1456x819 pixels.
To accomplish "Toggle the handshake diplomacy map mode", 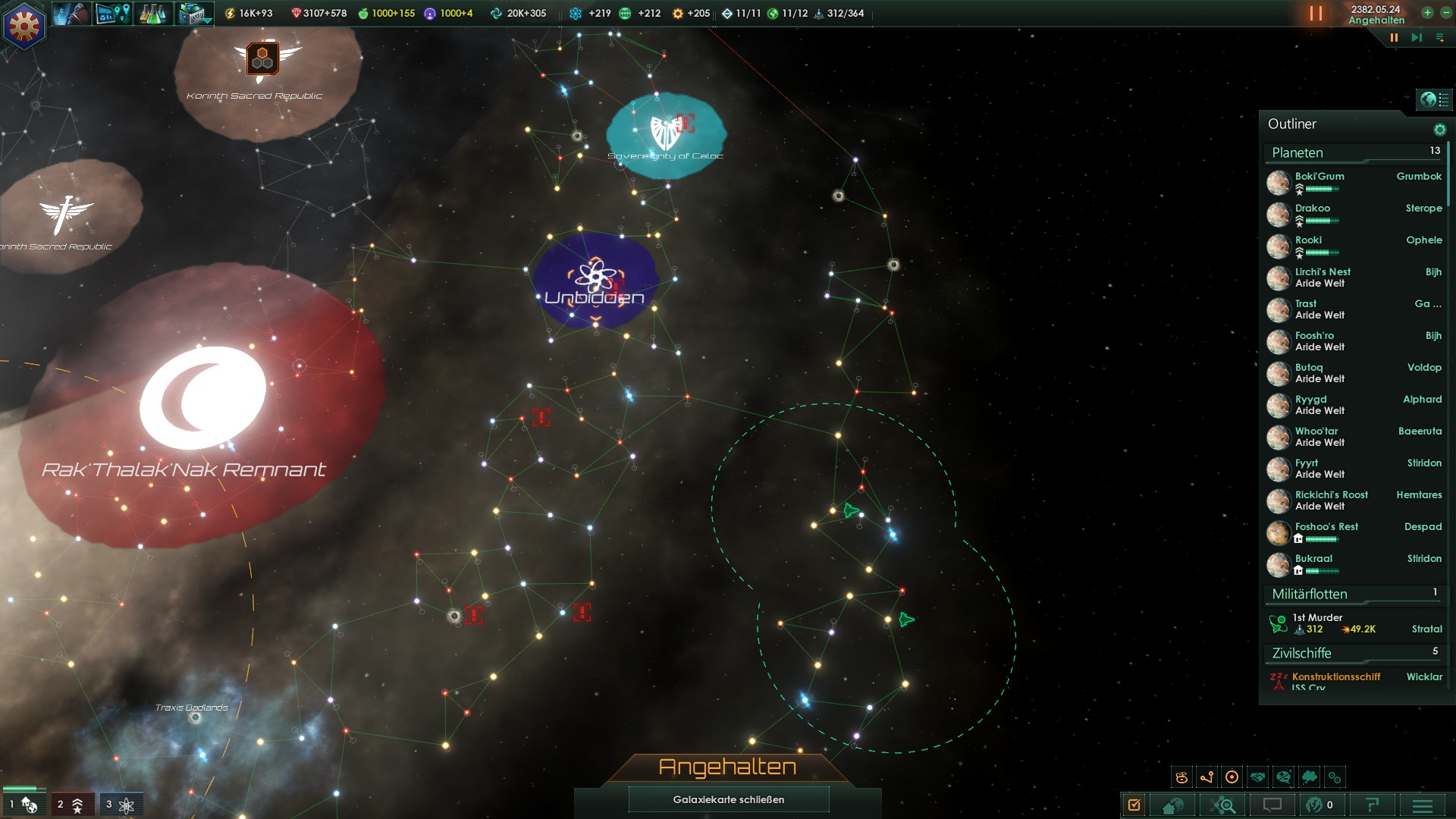I will (1258, 777).
